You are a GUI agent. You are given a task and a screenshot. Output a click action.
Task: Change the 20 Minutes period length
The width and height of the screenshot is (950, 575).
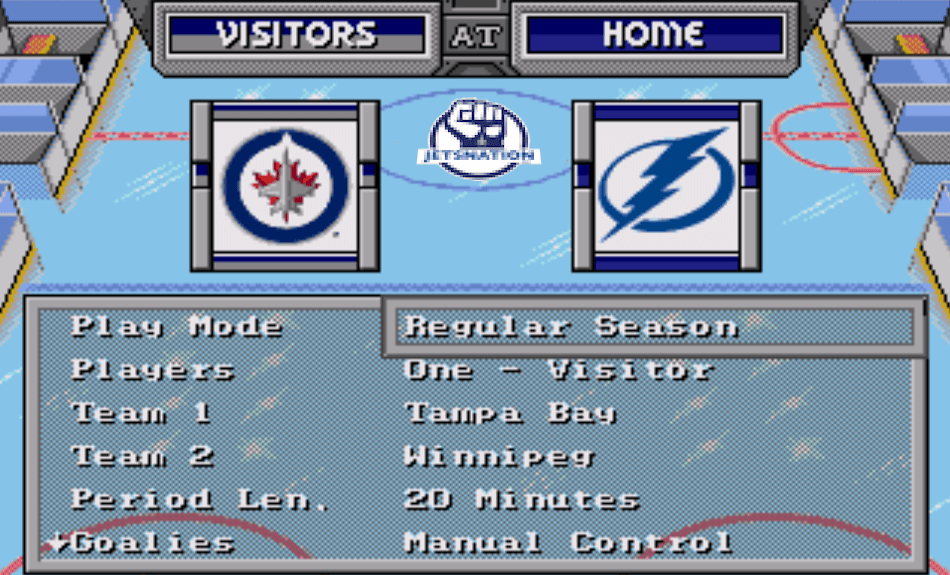click(x=521, y=499)
